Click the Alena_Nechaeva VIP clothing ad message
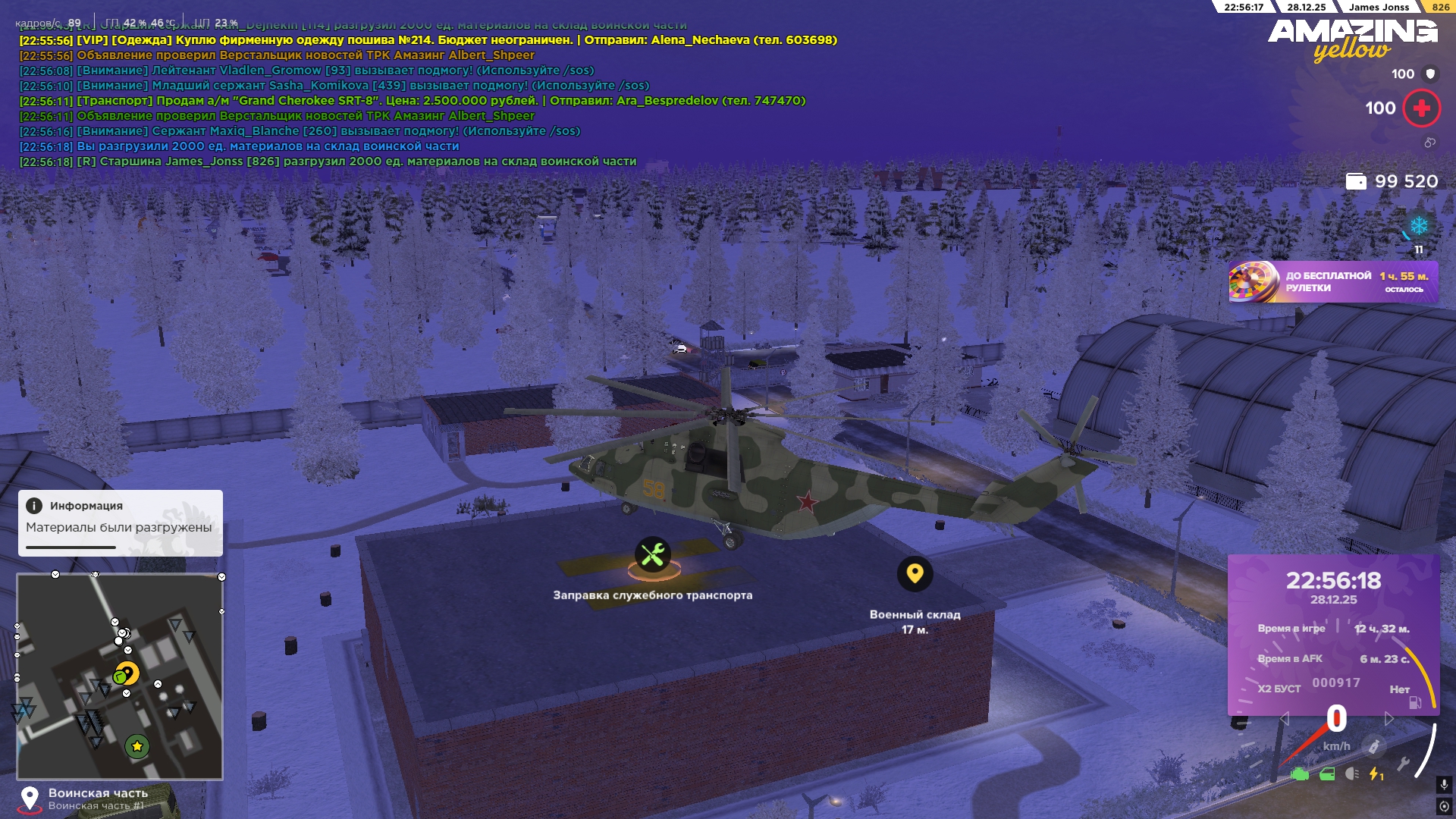1456x819 pixels. pyautogui.click(x=428, y=40)
